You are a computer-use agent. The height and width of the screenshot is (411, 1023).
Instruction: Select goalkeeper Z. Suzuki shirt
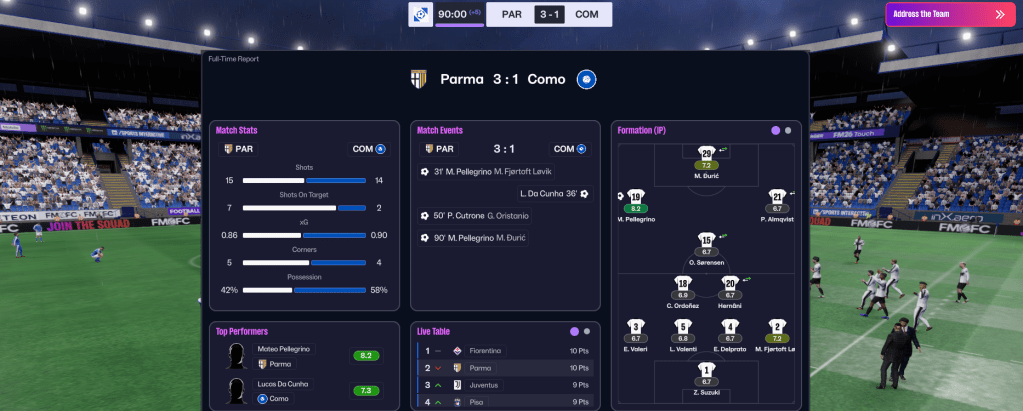706,370
